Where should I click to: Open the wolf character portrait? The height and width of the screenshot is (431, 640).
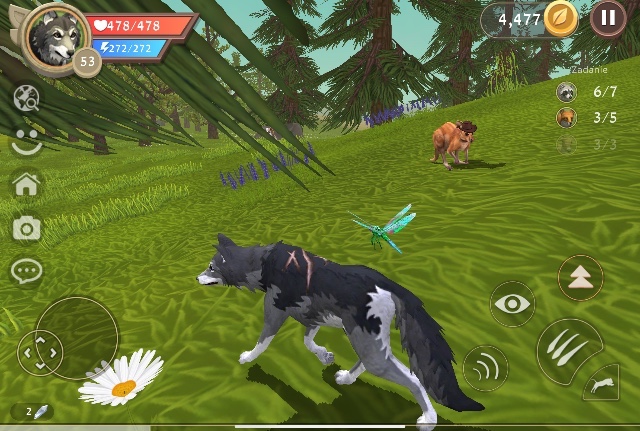click(54, 36)
